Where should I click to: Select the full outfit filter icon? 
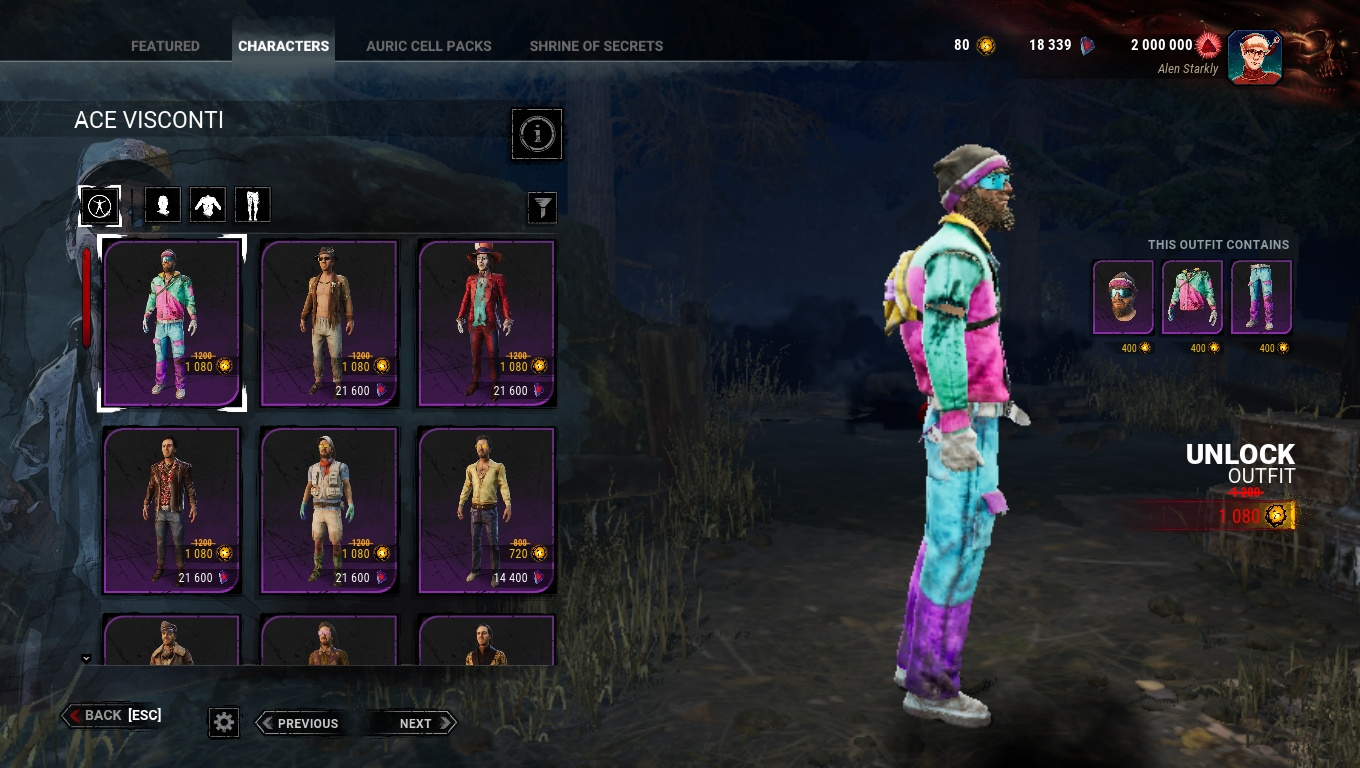click(x=99, y=204)
